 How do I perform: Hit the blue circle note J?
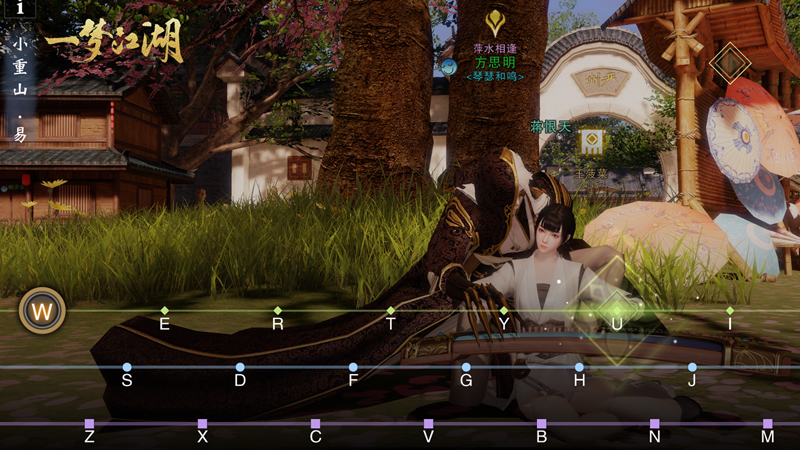click(x=692, y=367)
